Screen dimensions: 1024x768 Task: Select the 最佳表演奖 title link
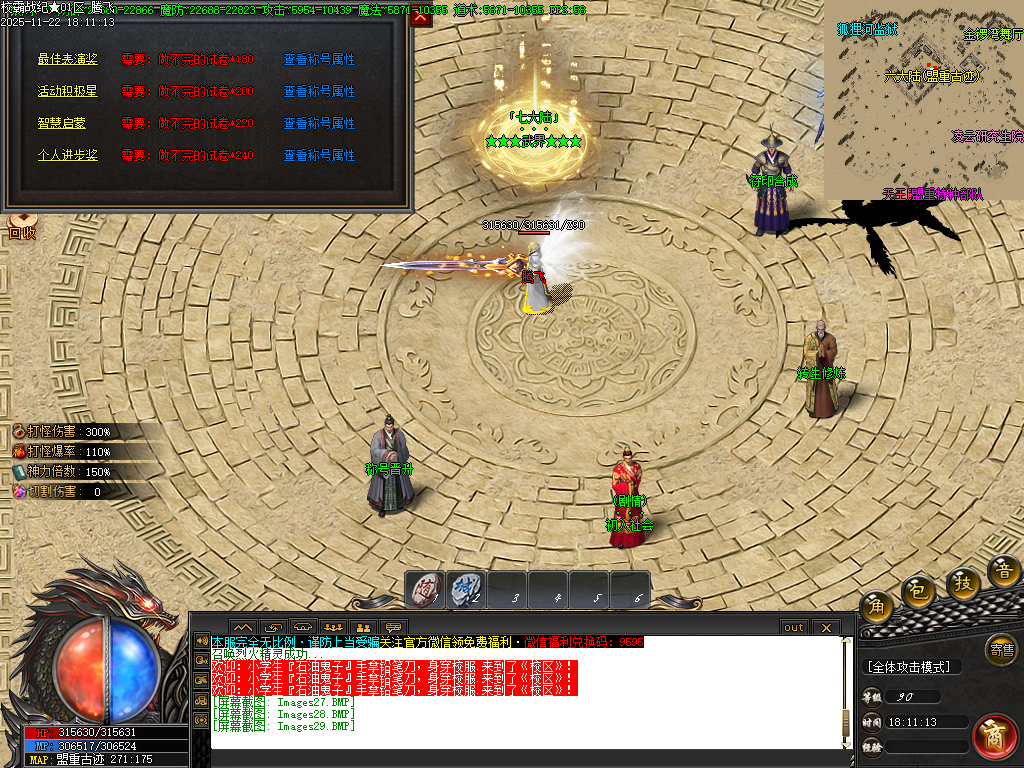tap(67, 59)
